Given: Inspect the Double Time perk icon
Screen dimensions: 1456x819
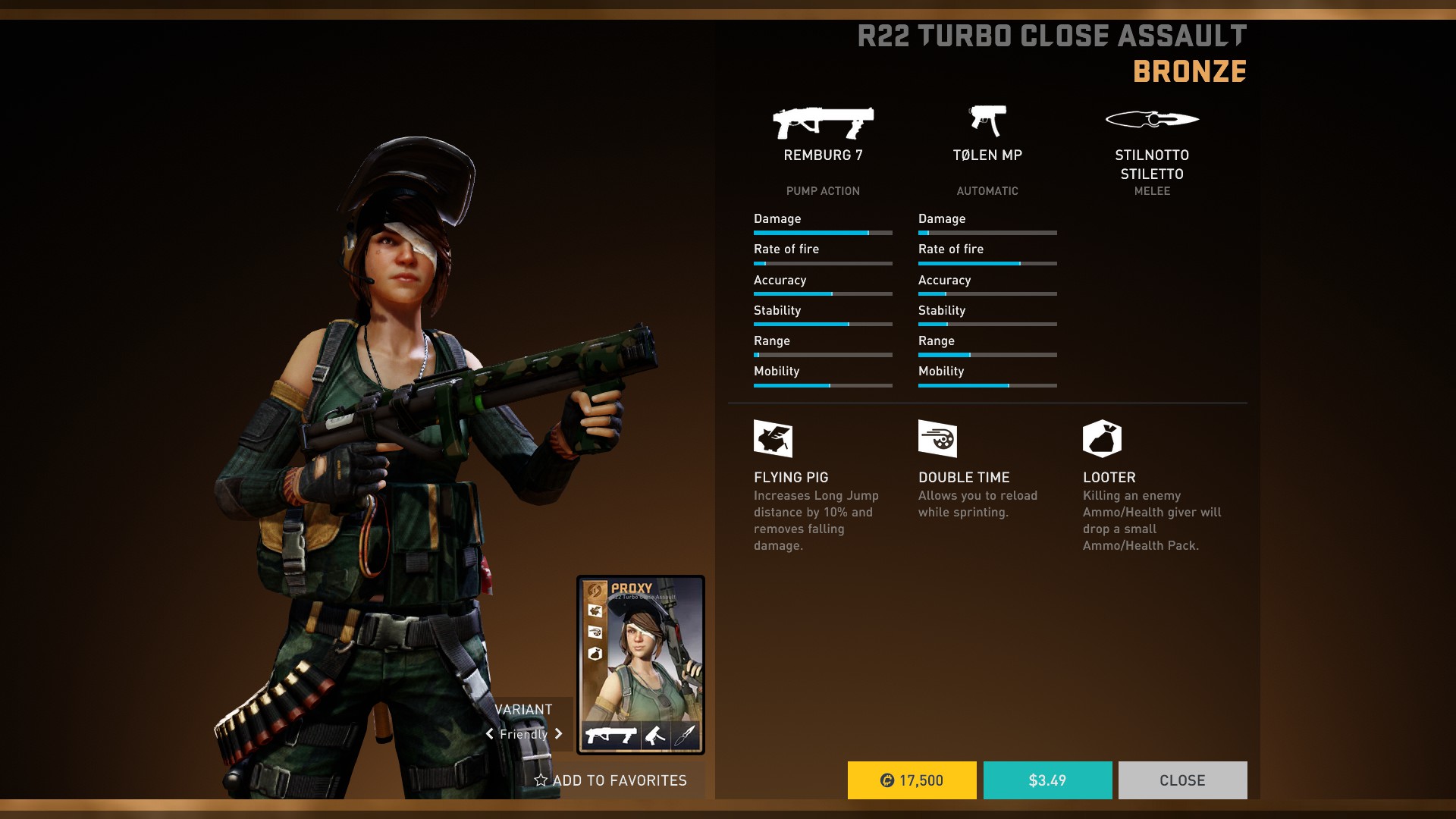Looking at the screenshot, I should coord(937,438).
